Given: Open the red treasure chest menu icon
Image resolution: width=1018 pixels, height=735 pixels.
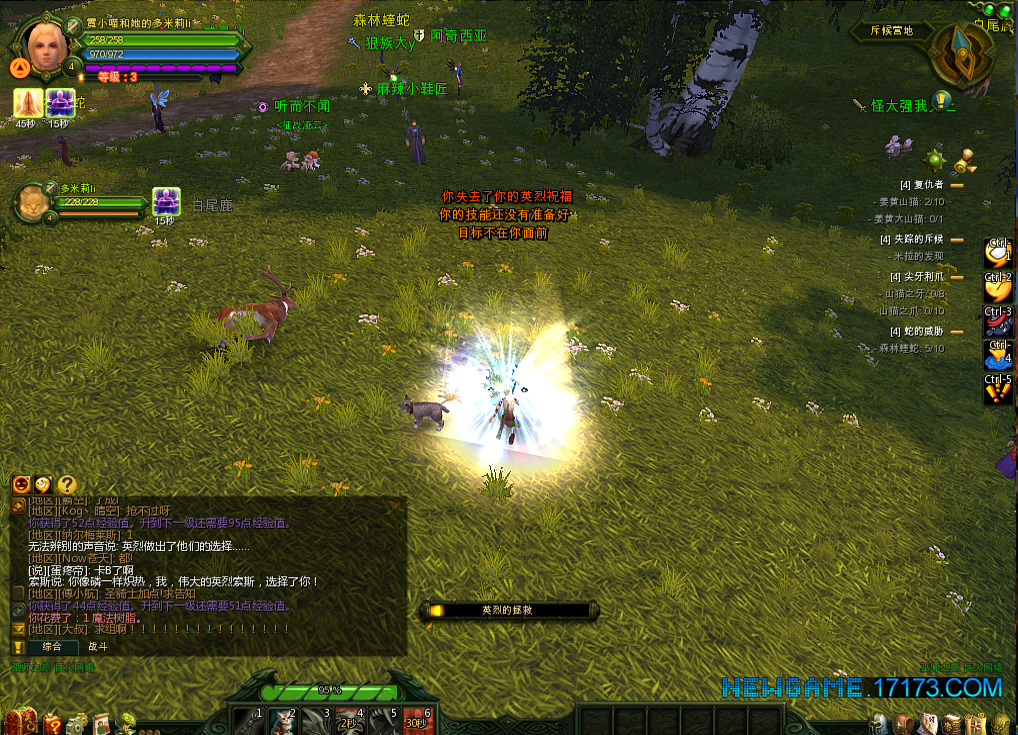Looking at the screenshot, I should point(21,721).
